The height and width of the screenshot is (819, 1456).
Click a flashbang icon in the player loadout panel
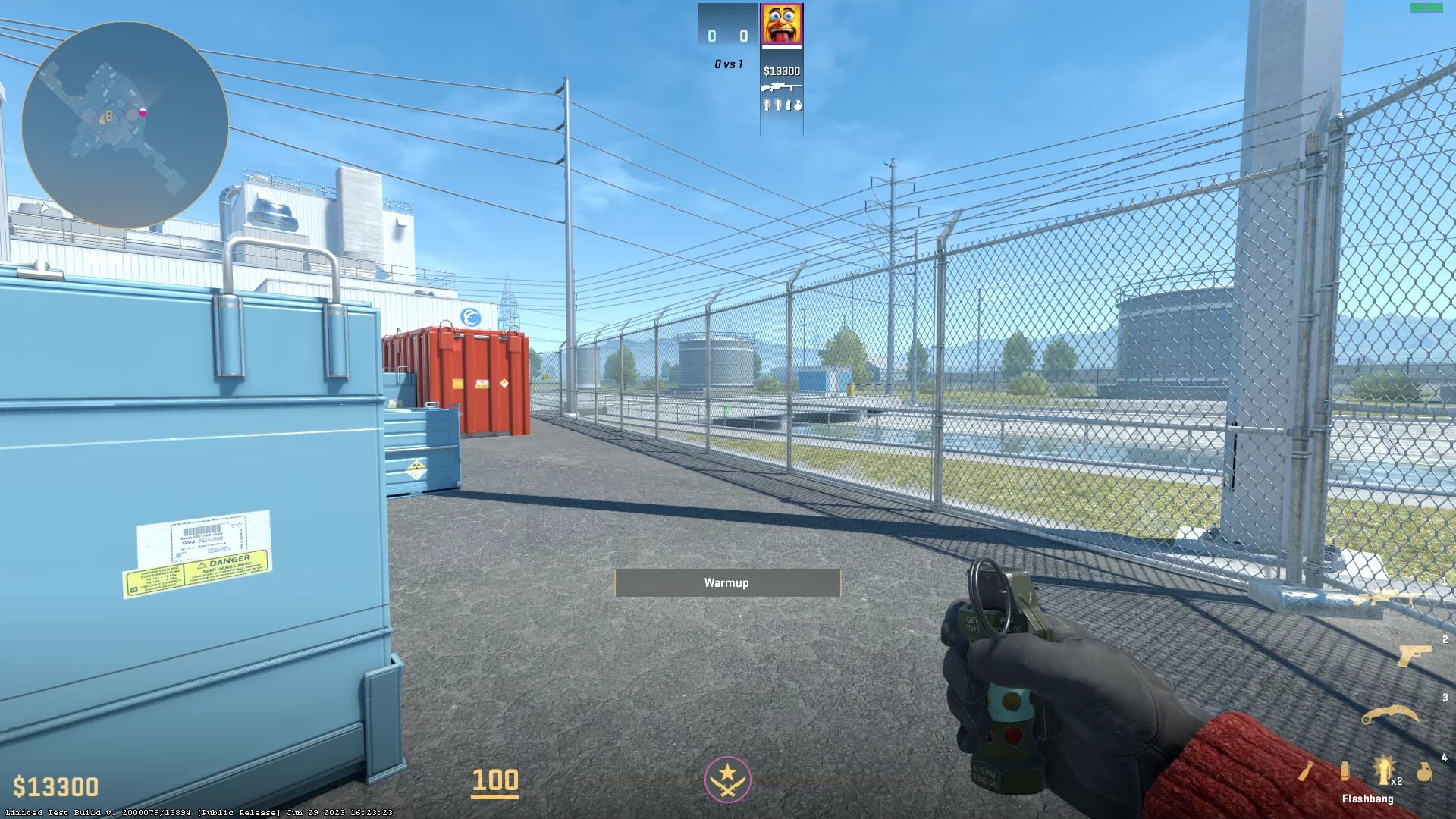pyautogui.click(x=767, y=105)
